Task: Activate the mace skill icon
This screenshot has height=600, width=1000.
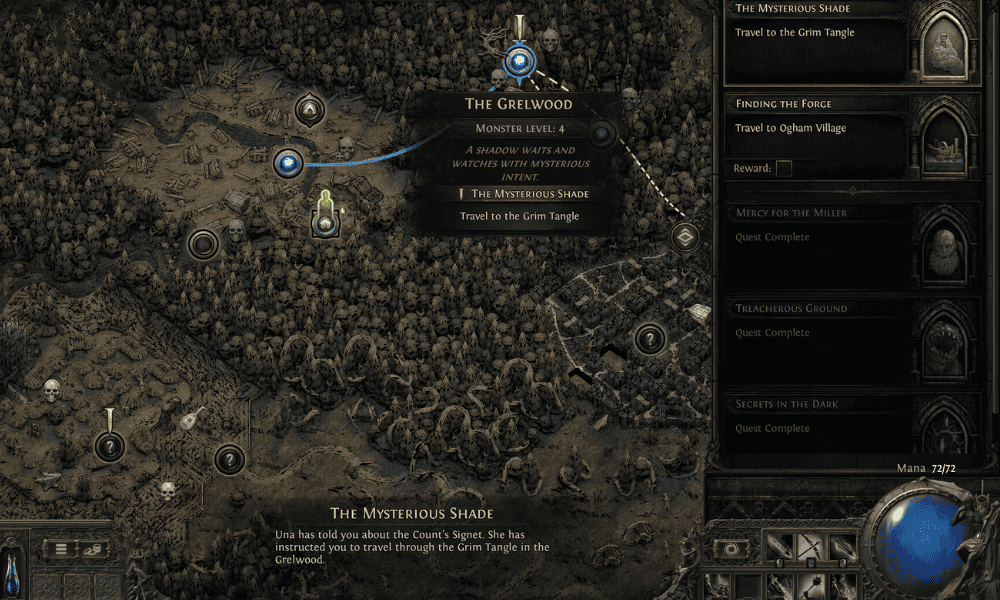Action: (x=811, y=586)
